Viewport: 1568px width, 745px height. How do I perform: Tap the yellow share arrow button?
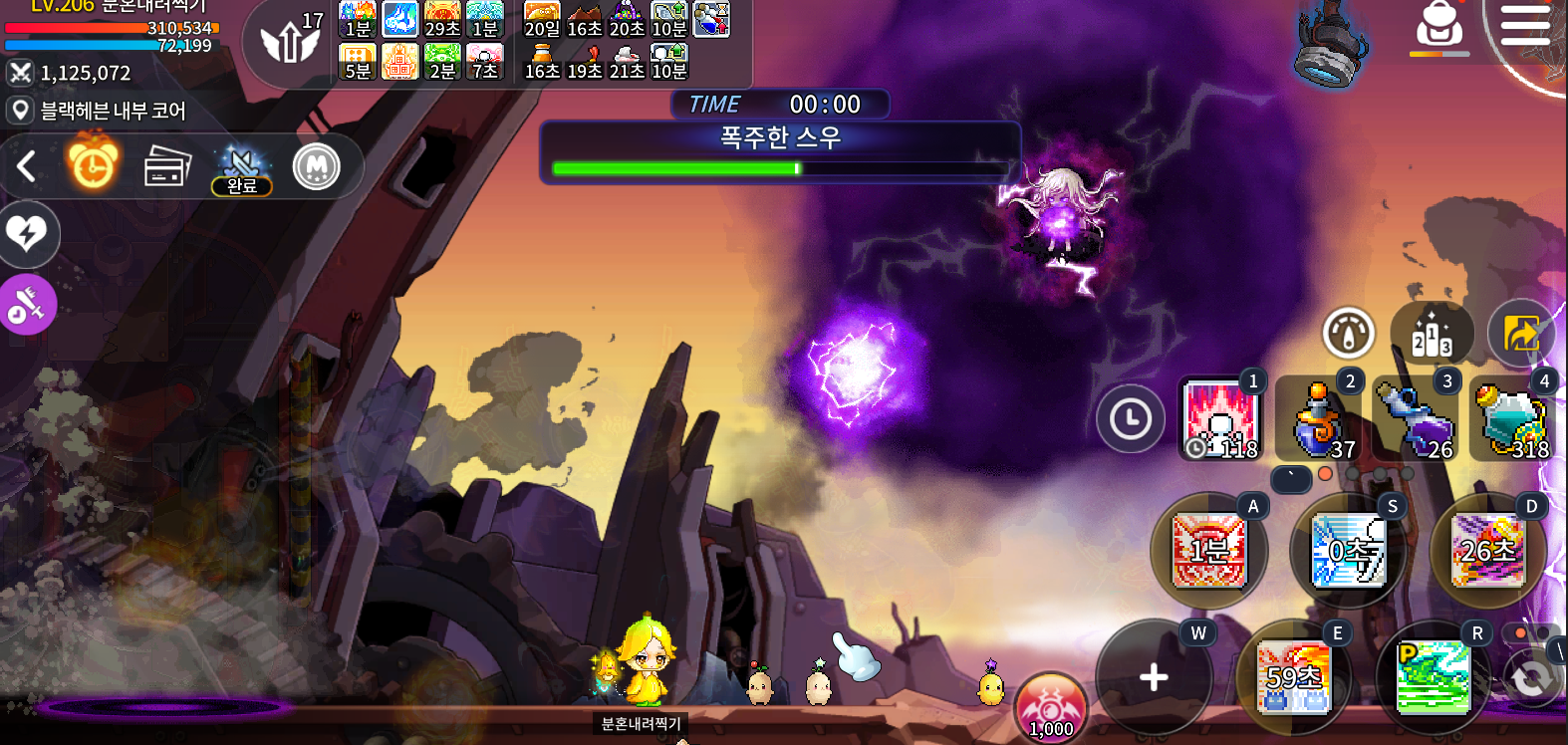point(1520,334)
